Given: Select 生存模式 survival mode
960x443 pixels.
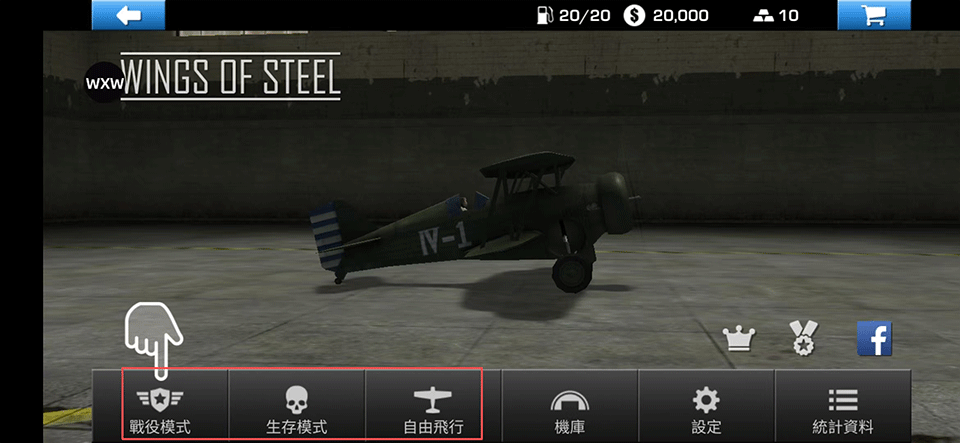Looking at the screenshot, I should pyautogui.click(x=297, y=406).
